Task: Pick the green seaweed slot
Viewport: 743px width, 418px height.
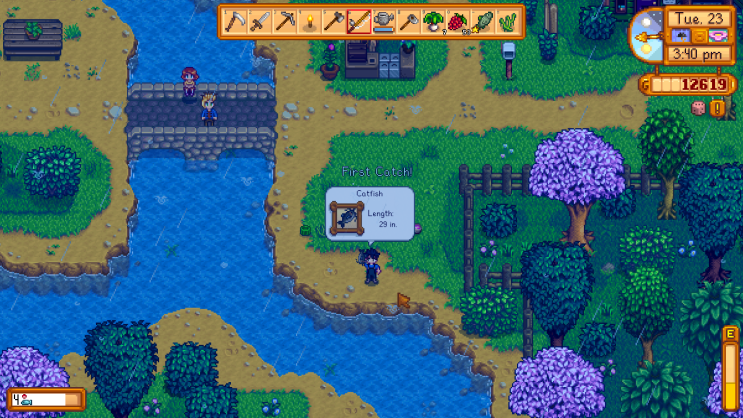Action: pos(507,21)
